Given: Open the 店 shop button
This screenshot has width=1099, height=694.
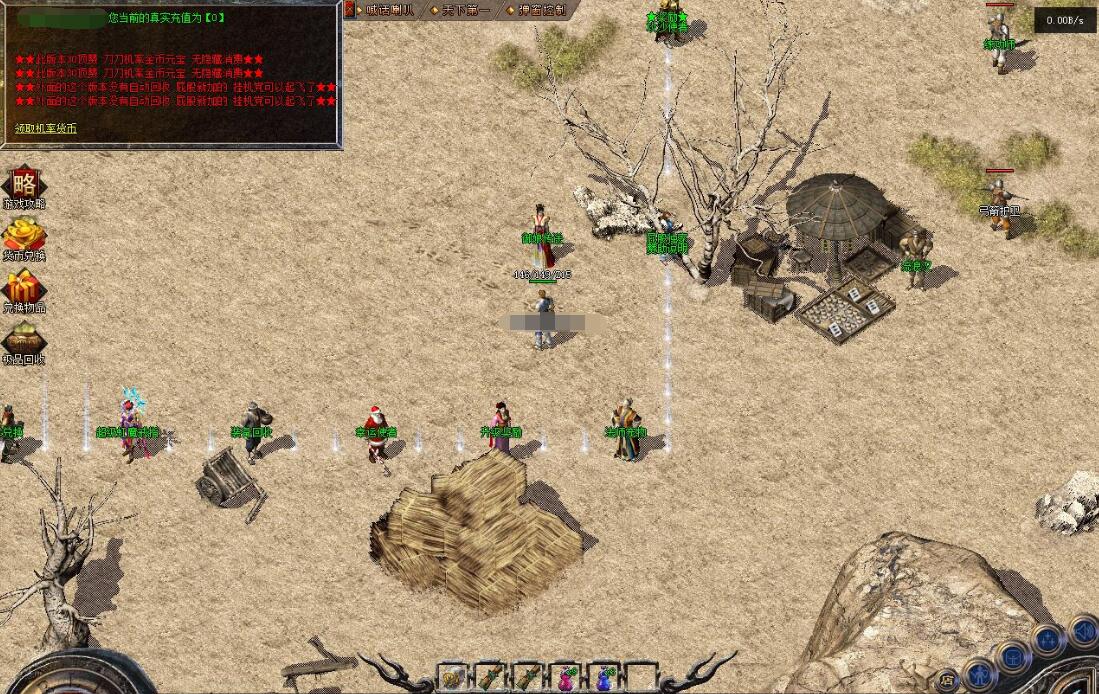Looking at the screenshot, I should [947, 680].
